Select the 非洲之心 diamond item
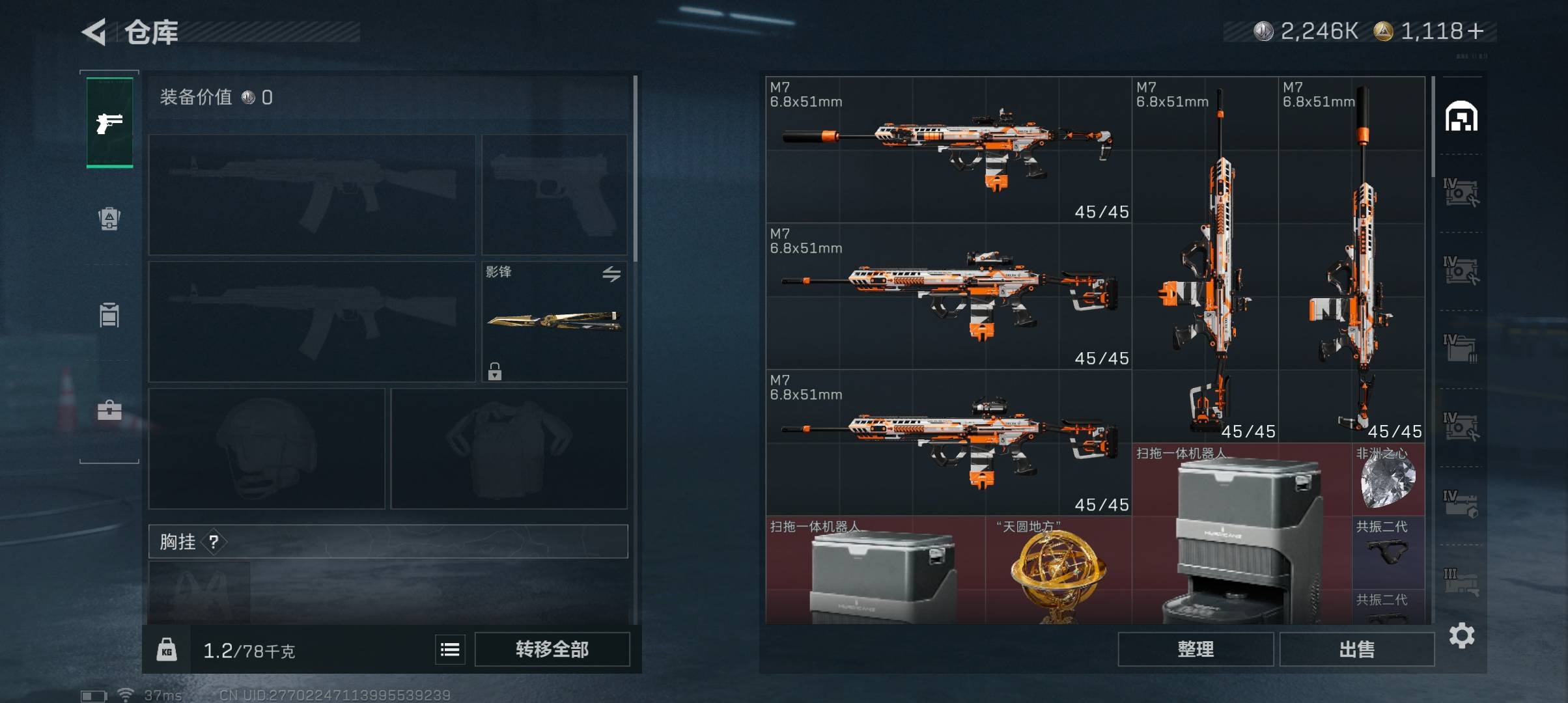Viewport: 1568px width, 703px height. coord(1388,480)
